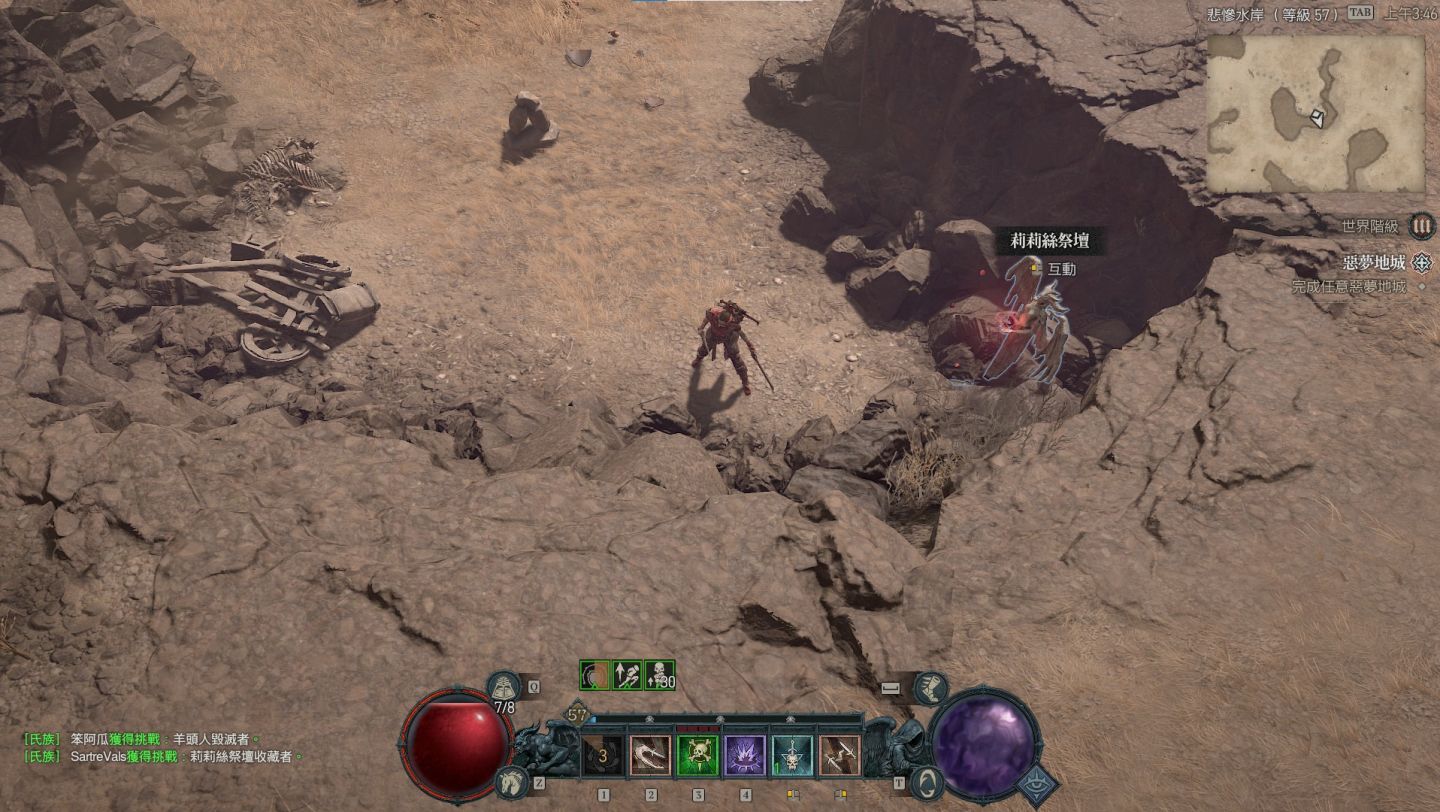Open the town portal swirl icon
The height and width of the screenshot is (812, 1440).
coord(927,782)
